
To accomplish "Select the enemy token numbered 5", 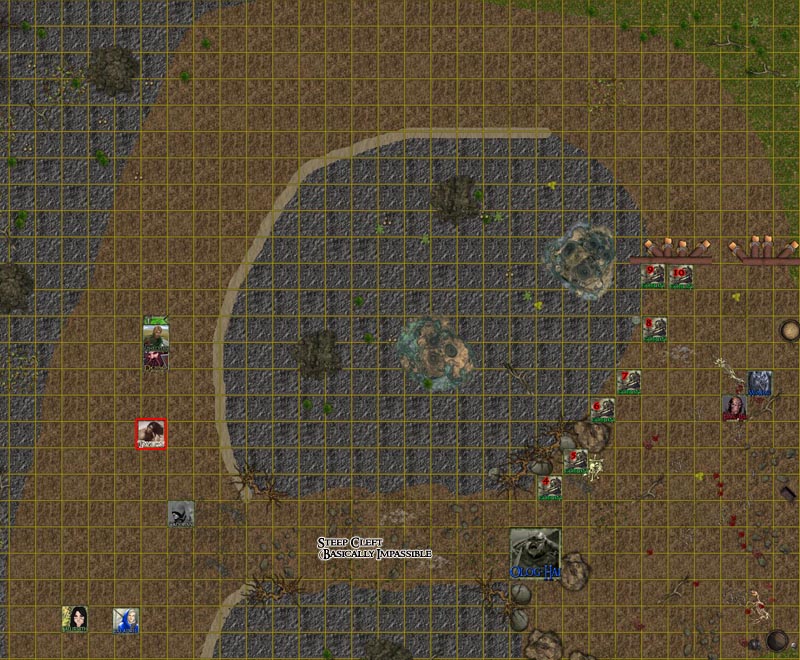I will click(x=576, y=461).
